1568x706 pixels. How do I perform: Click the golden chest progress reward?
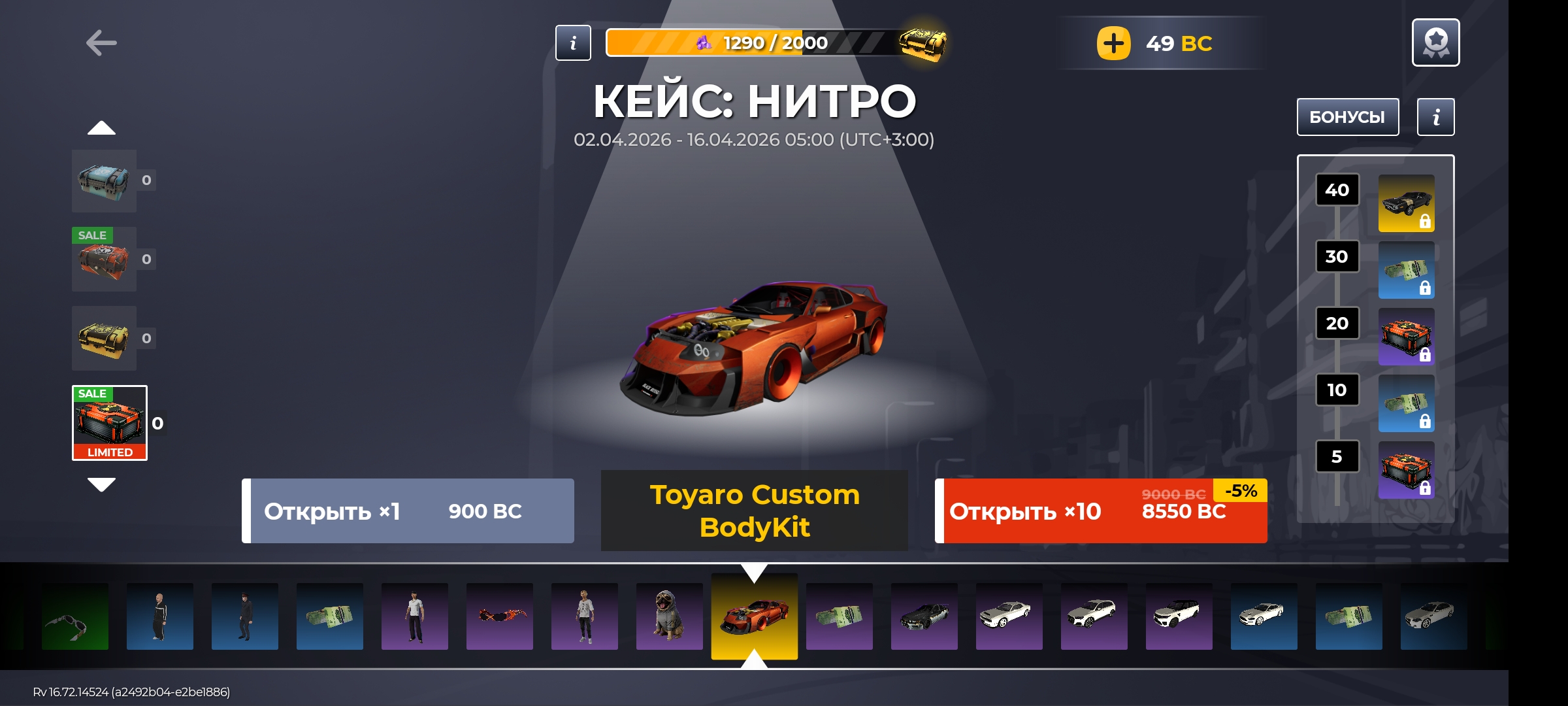[923, 43]
